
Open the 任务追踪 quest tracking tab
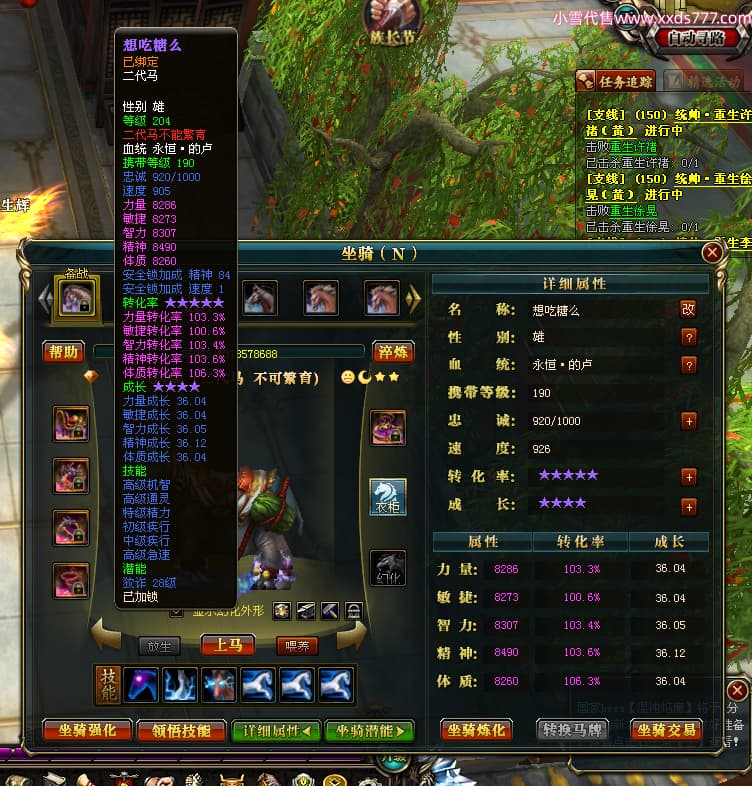point(618,82)
